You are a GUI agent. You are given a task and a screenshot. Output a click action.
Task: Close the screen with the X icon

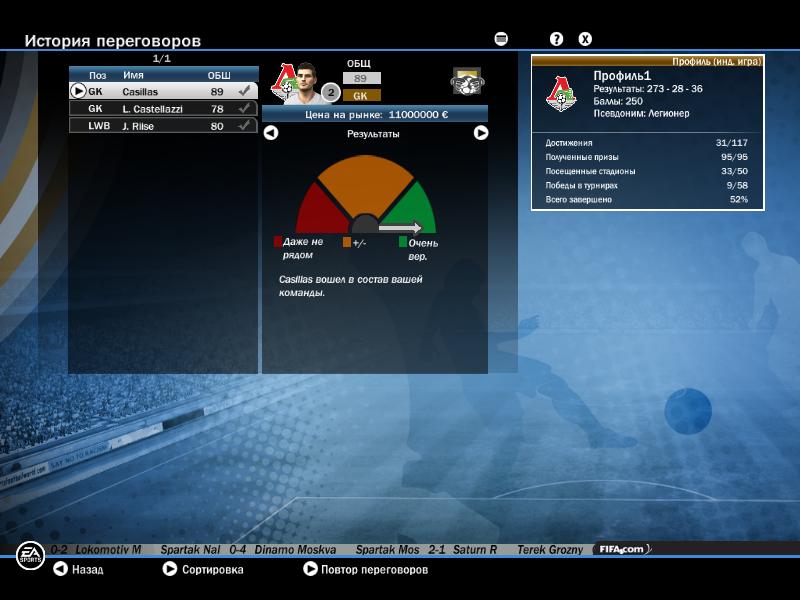[585, 39]
